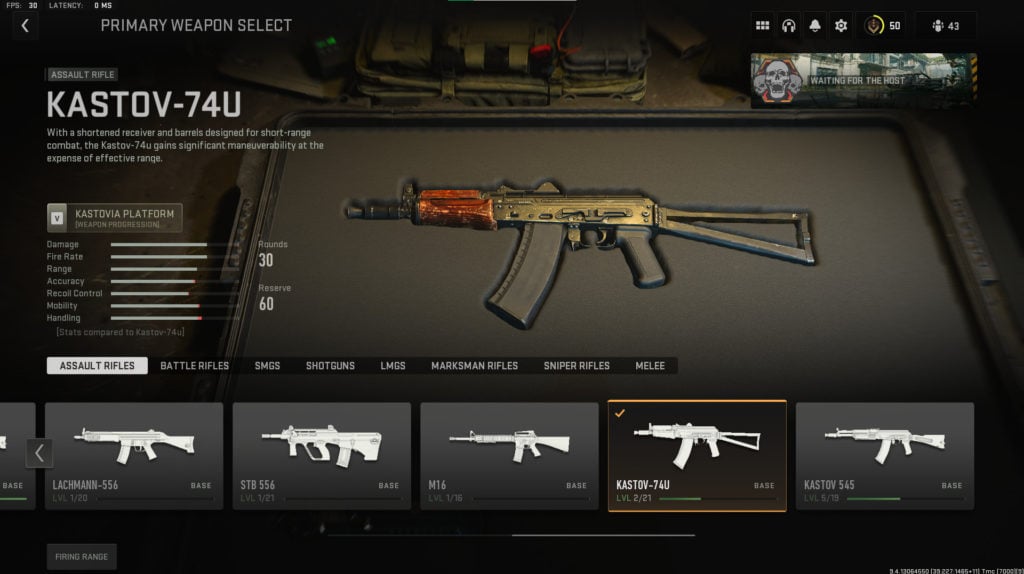Switch to the Melee tab

tap(649, 366)
